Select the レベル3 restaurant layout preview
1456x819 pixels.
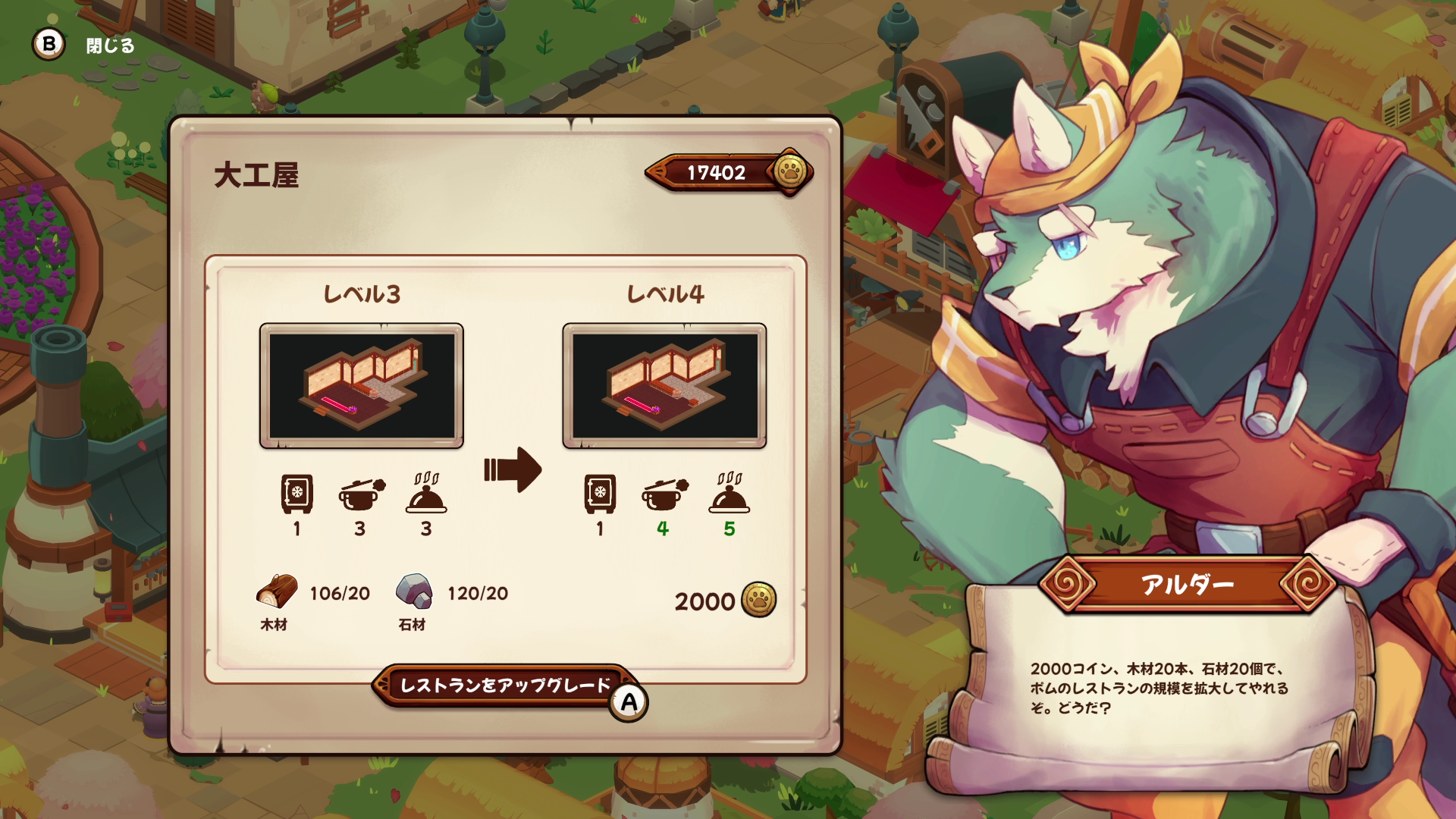pos(362,386)
